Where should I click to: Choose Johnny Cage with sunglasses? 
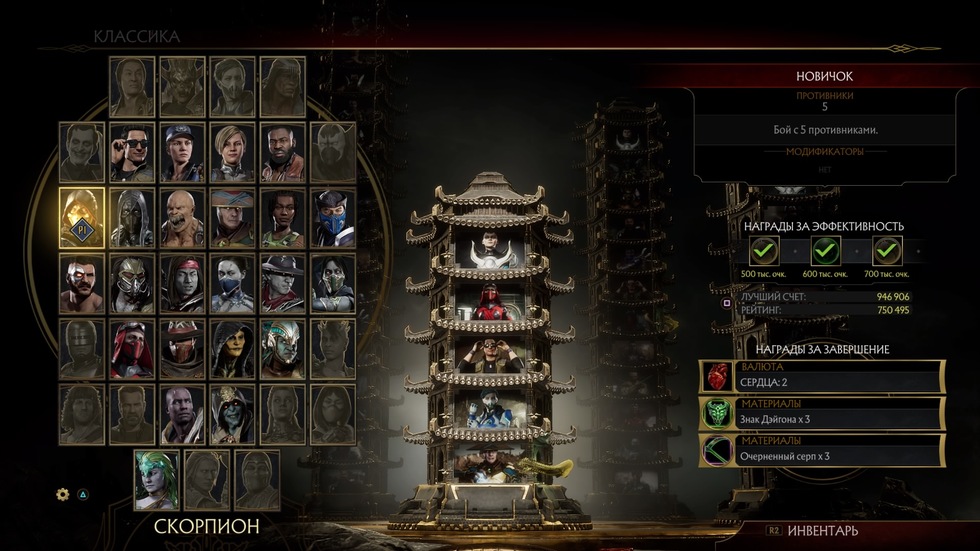pyautogui.click(x=132, y=150)
